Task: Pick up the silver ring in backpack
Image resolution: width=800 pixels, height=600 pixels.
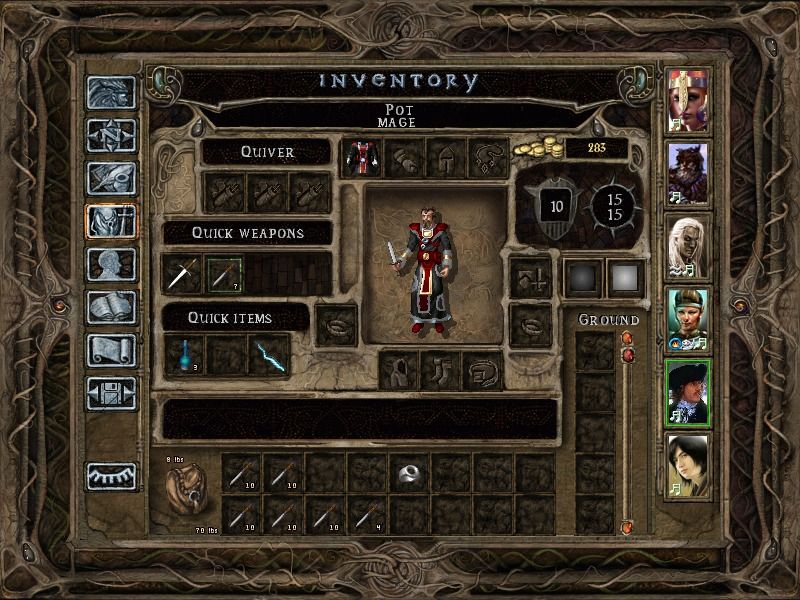Action: pyautogui.click(x=408, y=472)
